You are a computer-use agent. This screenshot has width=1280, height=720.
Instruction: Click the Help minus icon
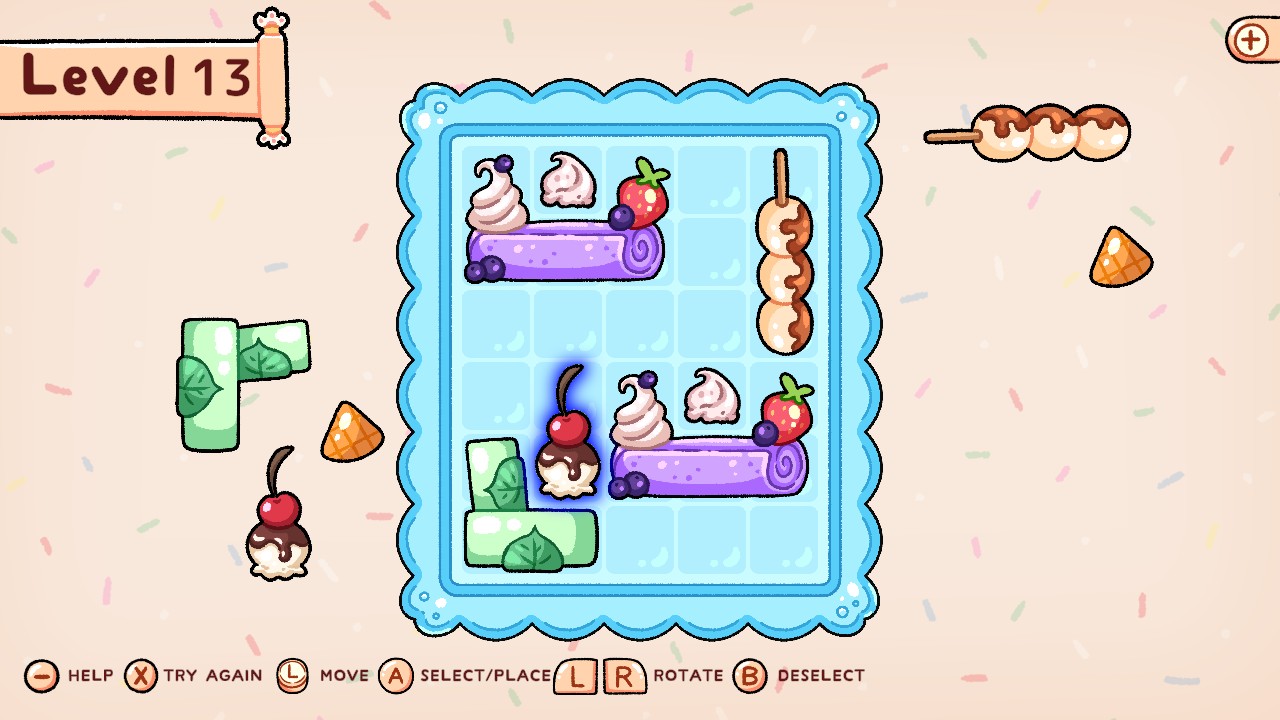click(40, 675)
